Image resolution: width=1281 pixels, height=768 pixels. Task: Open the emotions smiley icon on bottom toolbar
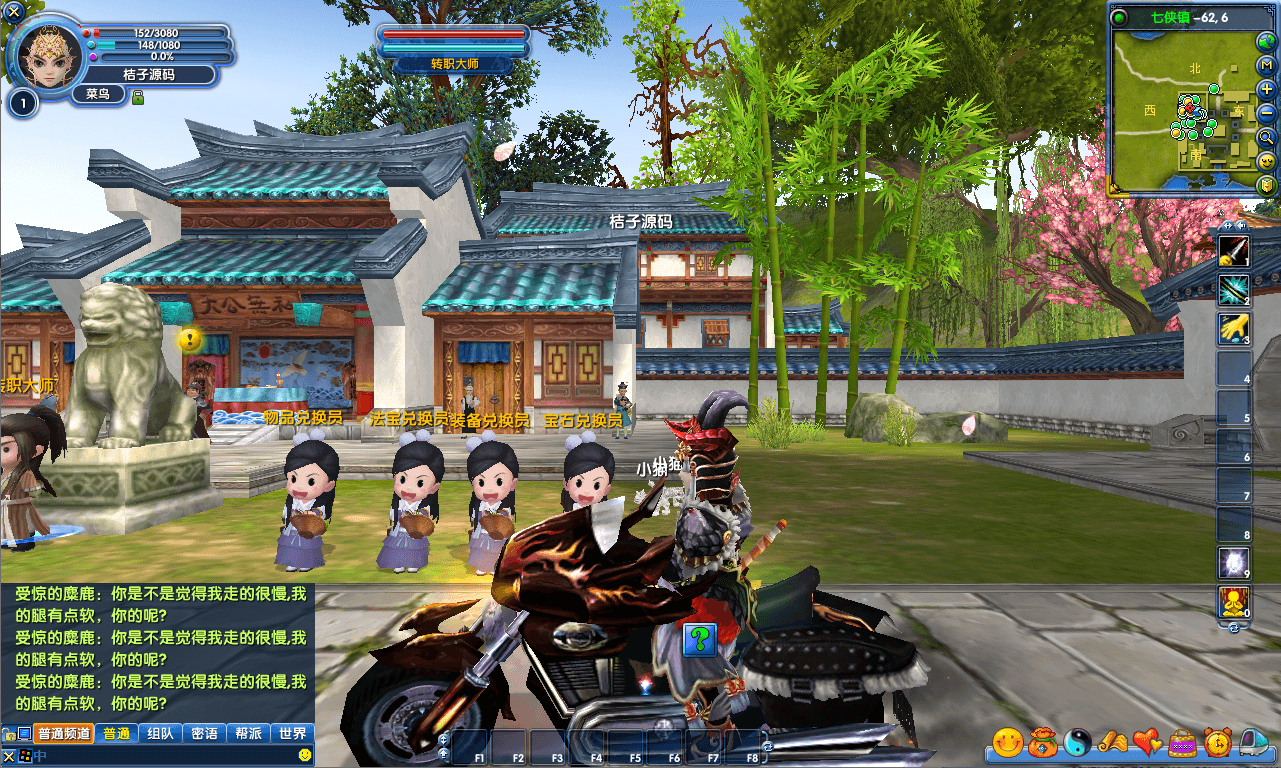(x=1008, y=744)
